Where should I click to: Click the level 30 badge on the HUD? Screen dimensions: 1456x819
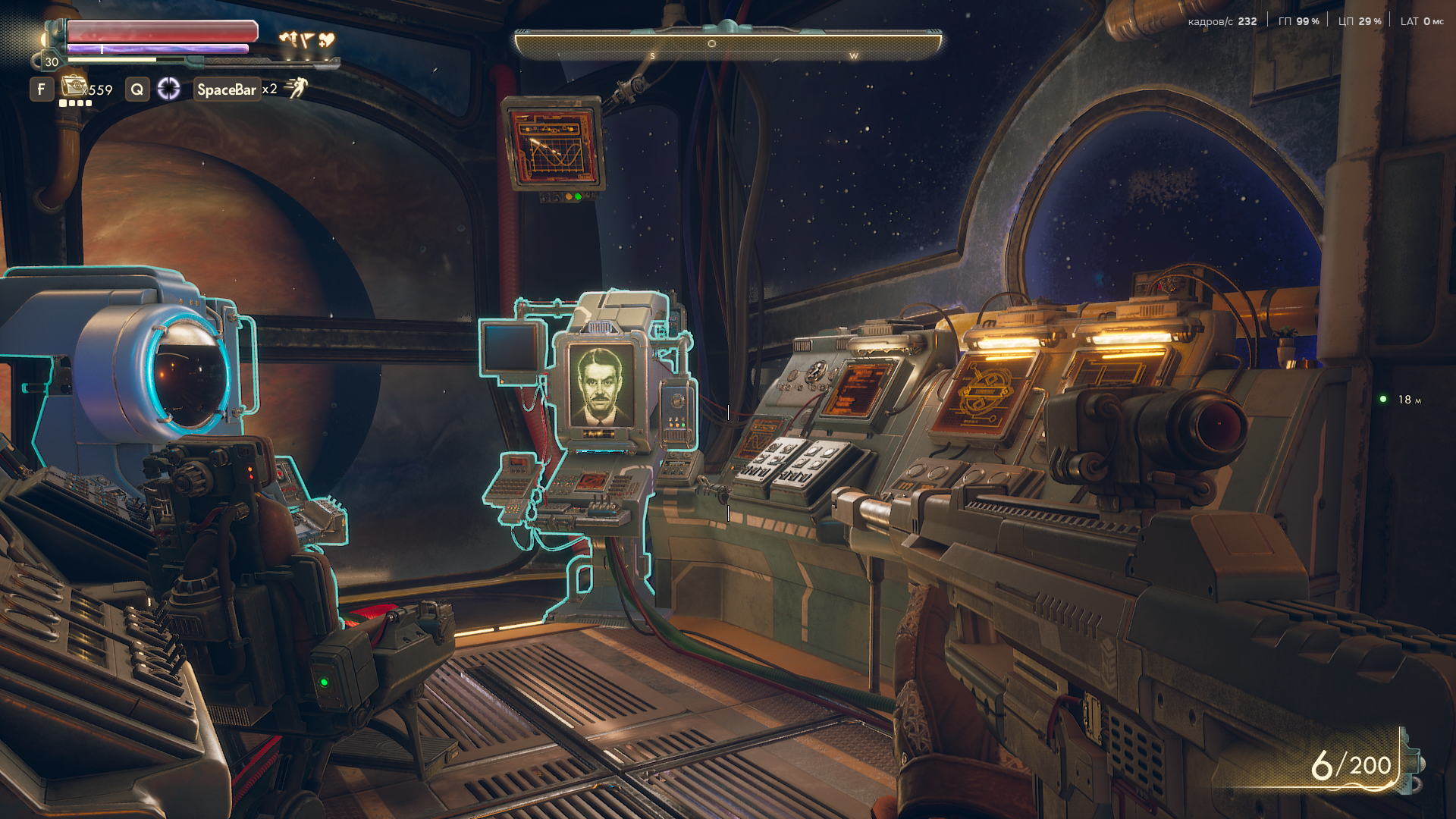(x=52, y=61)
